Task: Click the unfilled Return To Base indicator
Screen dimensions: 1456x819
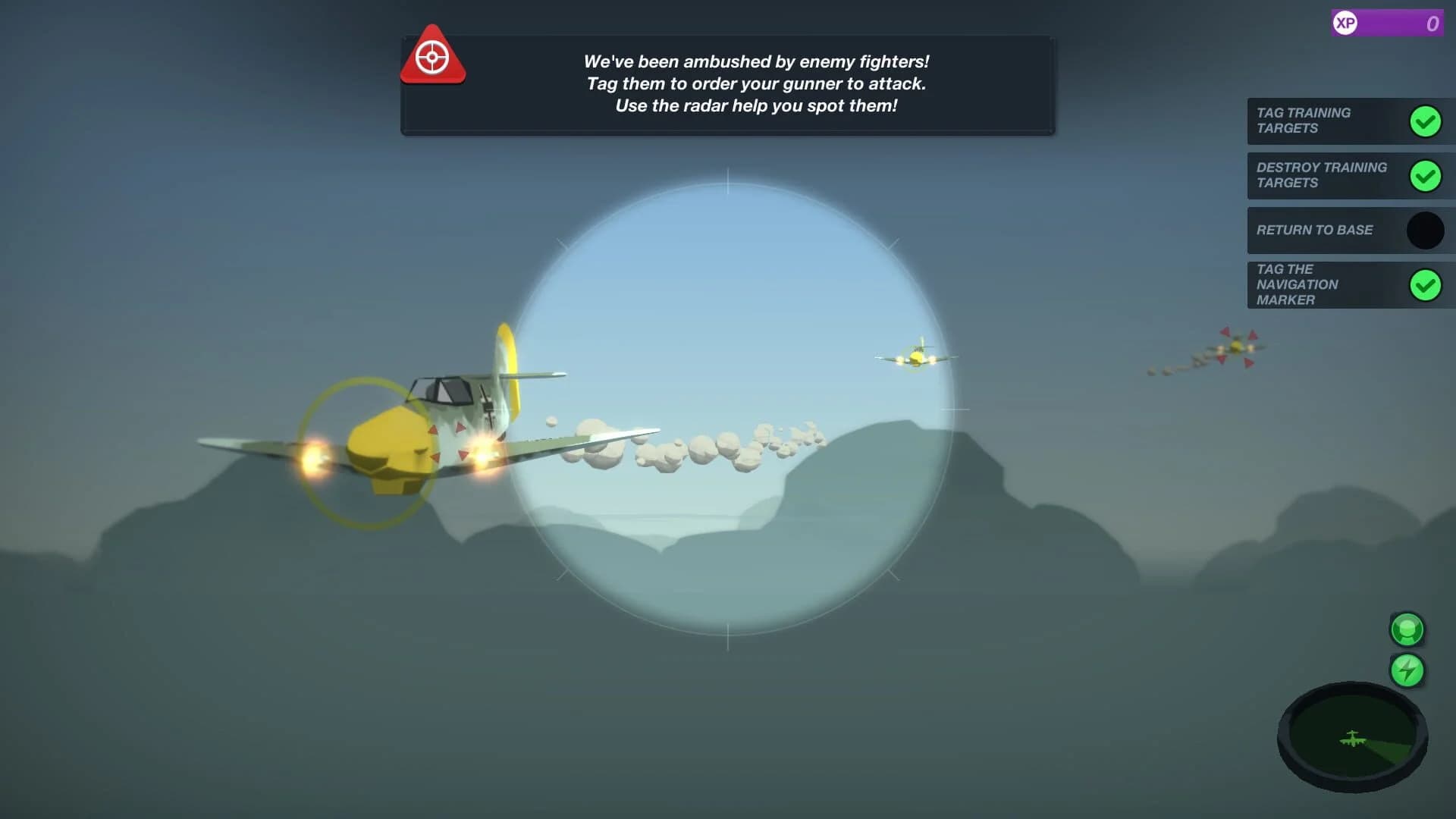Action: pyautogui.click(x=1426, y=231)
